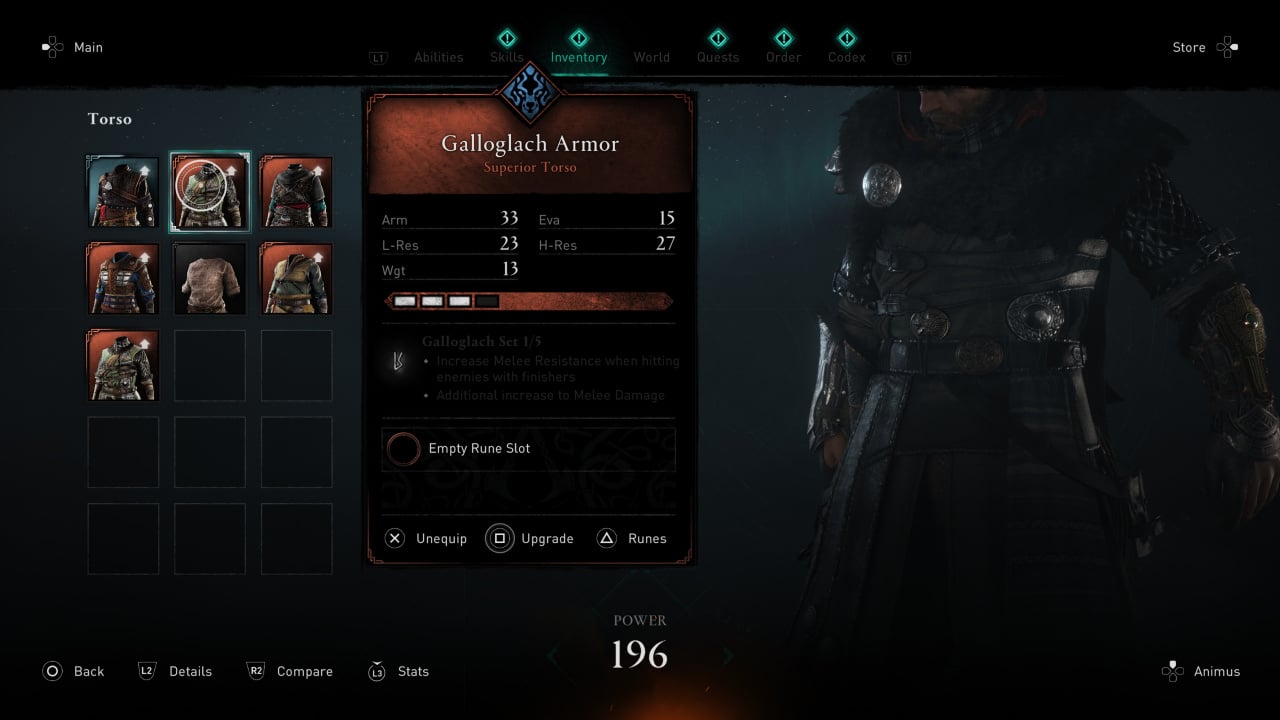Image resolution: width=1280 pixels, height=720 pixels.
Task: Go back using the Back button
Action: point(74,671)
